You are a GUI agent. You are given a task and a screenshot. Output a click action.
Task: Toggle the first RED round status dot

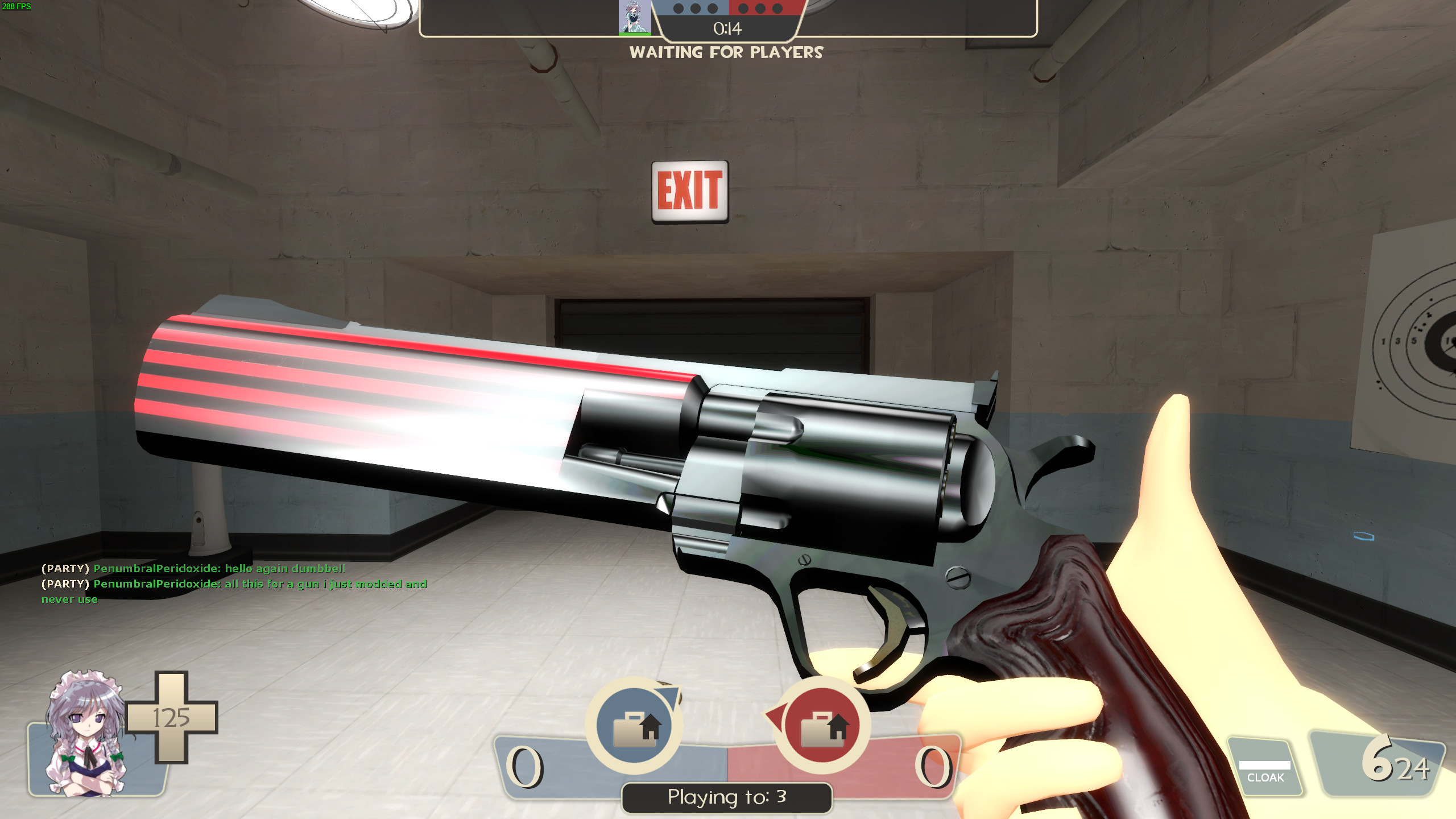tap(743, 9)
